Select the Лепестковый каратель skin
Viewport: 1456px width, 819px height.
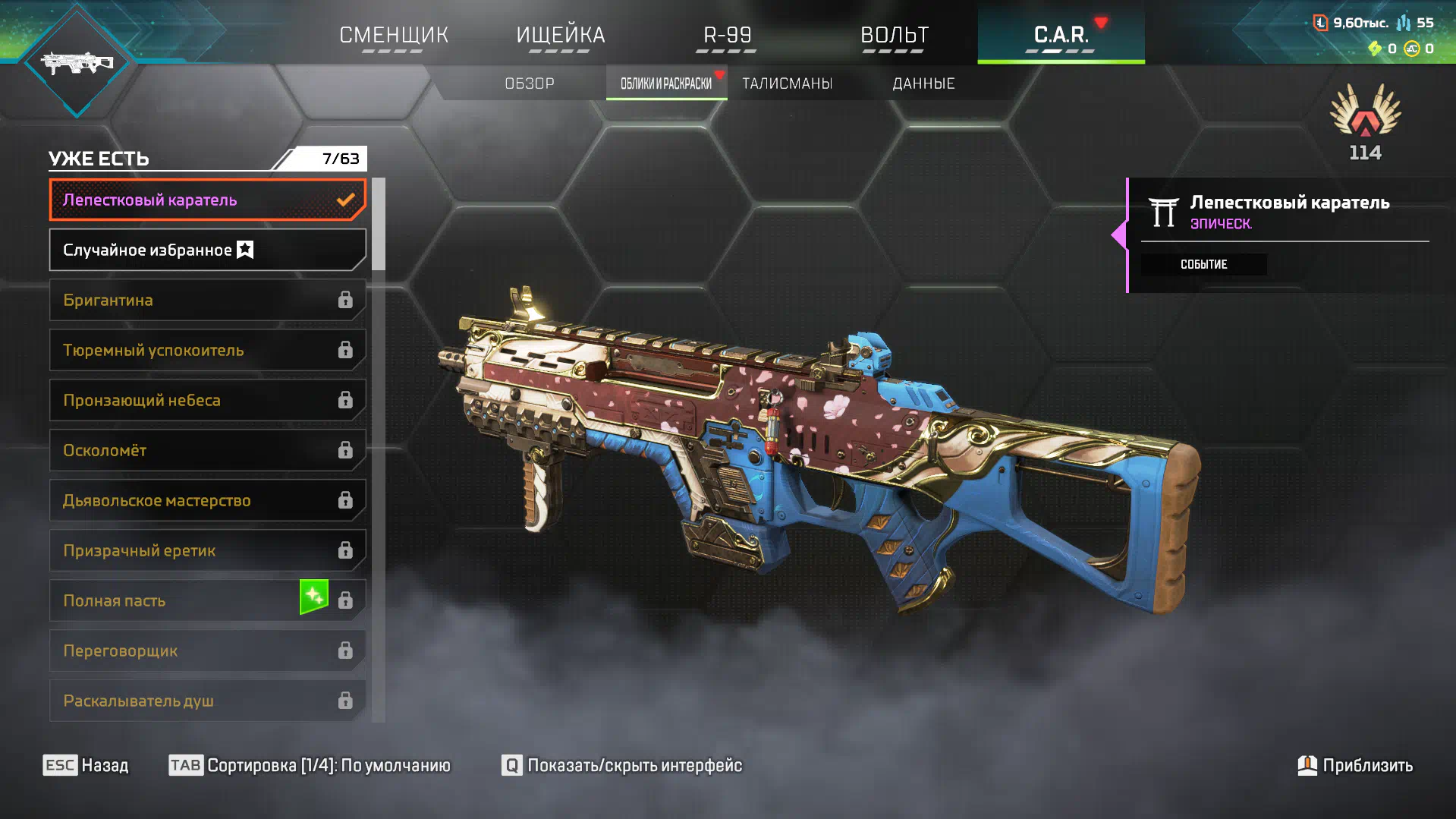pyautogui.click(x=207, y=200)
